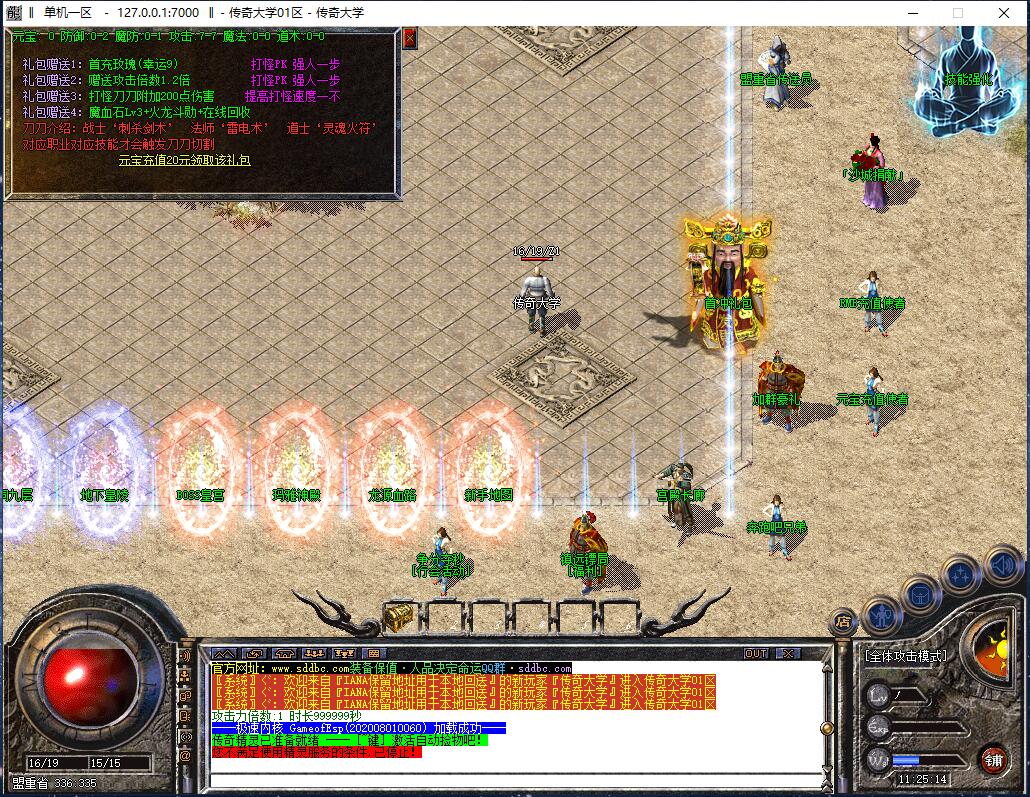Open the character equipment icon

(882, 614)
